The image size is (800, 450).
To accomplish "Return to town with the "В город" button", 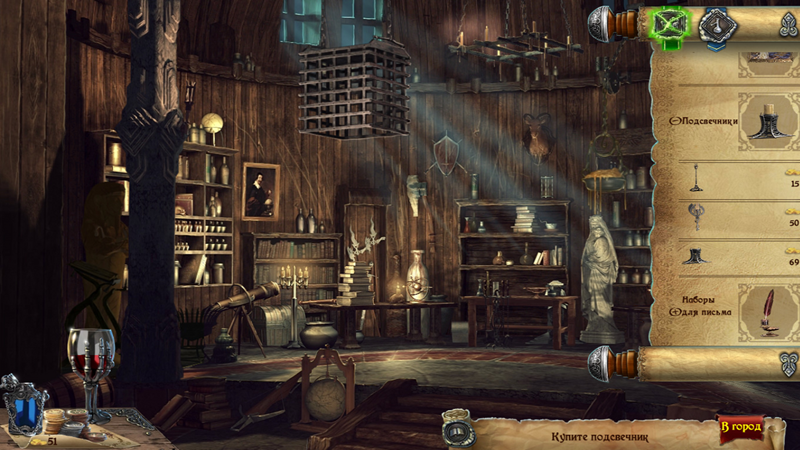I will [740, 428].
